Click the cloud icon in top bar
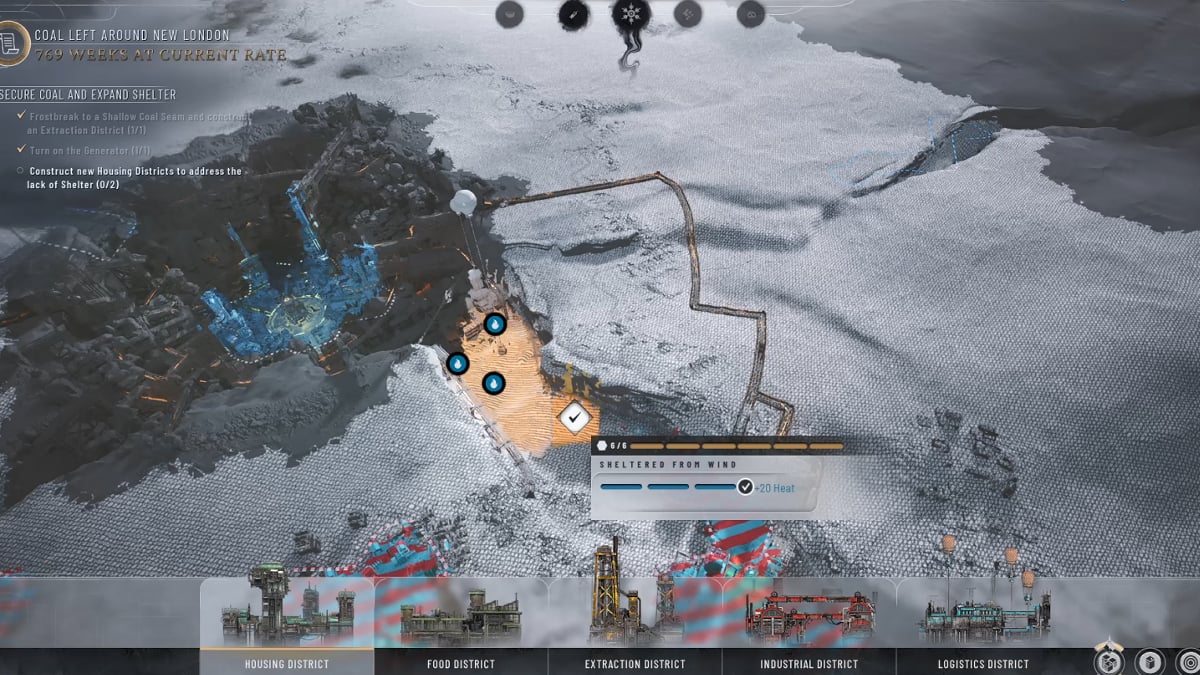The image size is (1200, 675). coord(751,14)
